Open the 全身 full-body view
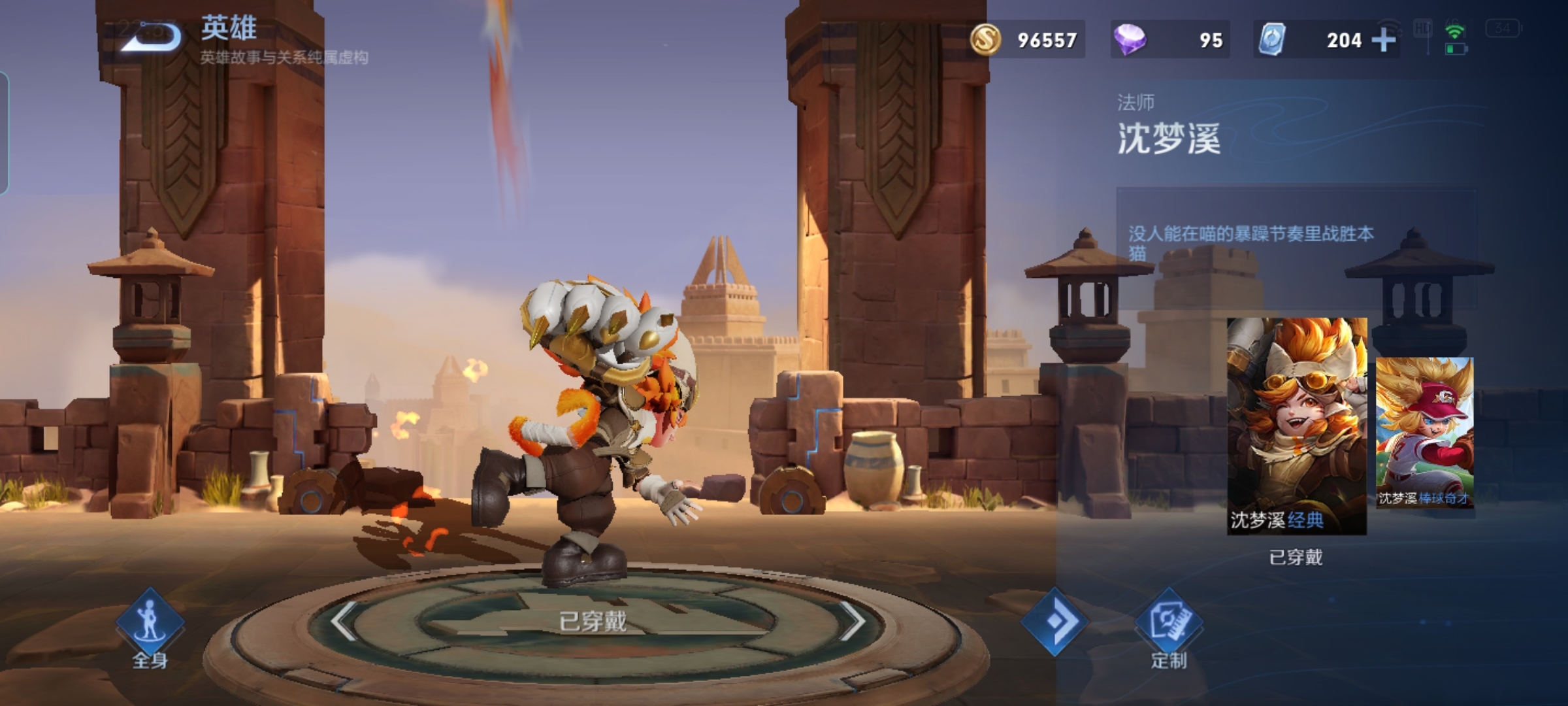This screenshot has height=706, width=1568. click(150, 628)
